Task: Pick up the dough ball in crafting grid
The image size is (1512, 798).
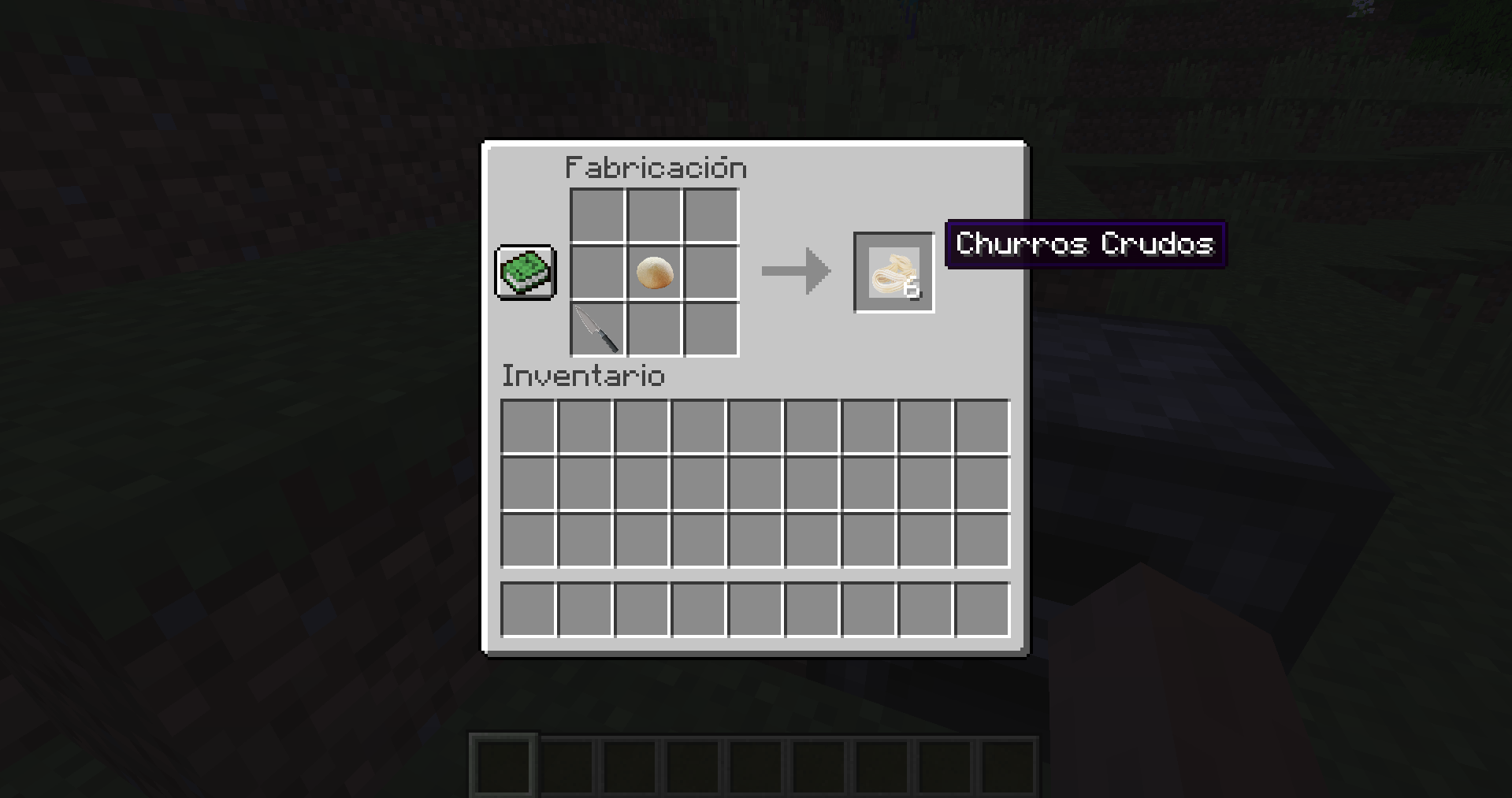Action: pos(653,273)
